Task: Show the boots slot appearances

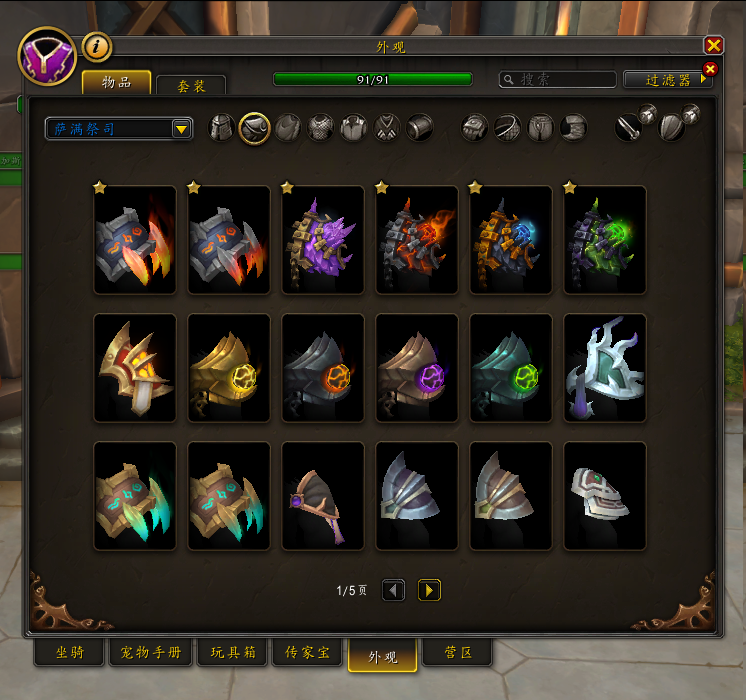Action: click(573, 128)
